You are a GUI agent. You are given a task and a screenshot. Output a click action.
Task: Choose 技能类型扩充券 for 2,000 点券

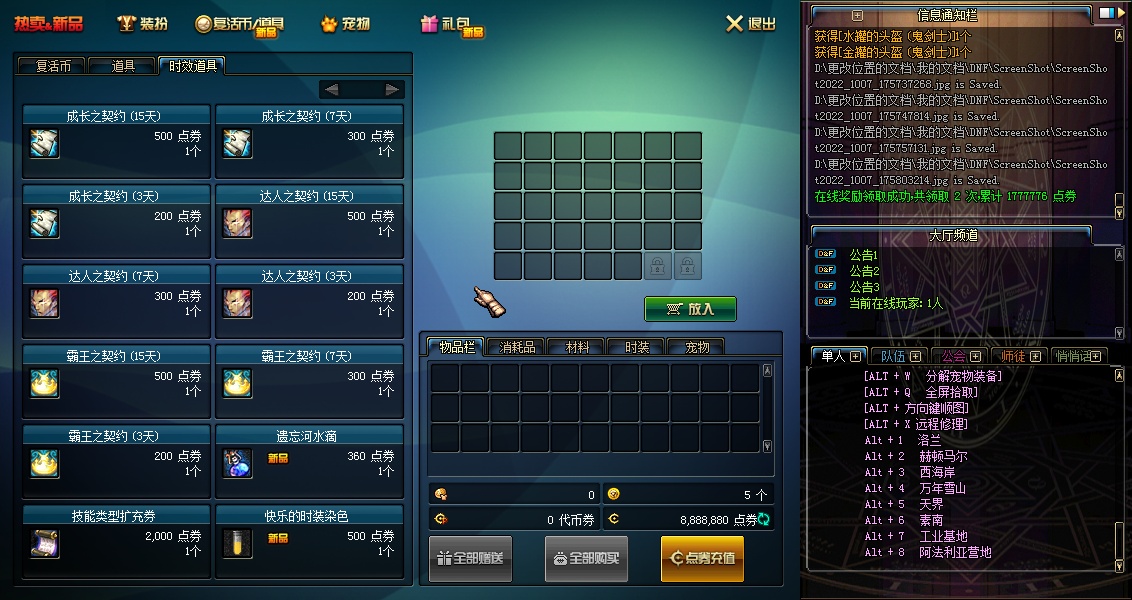pyautogui.click(x=116, y=541)
